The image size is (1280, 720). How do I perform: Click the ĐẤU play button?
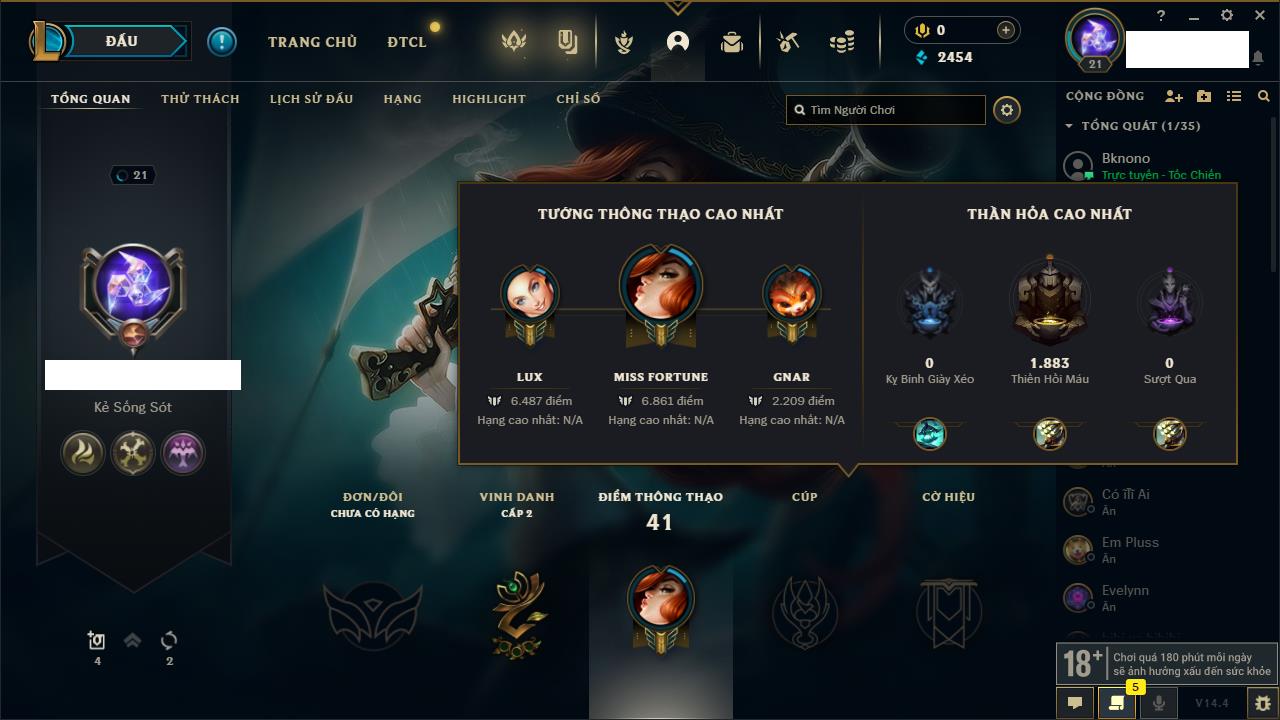tap(122, 41)
